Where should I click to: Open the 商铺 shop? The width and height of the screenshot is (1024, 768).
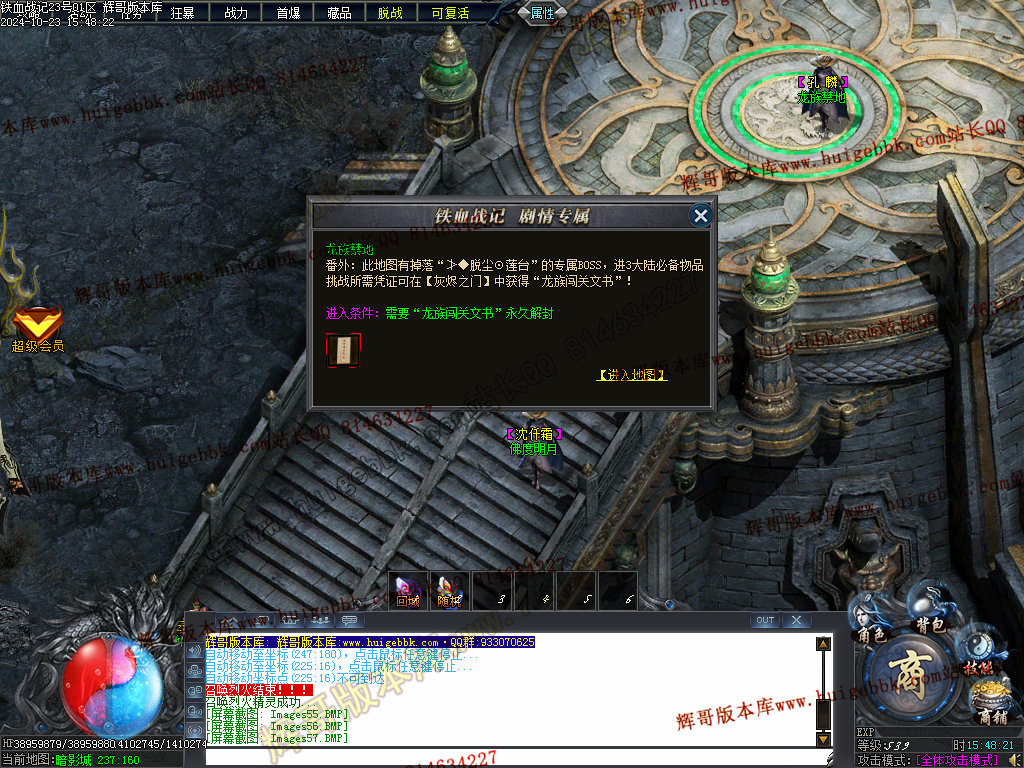tap(990, 702)
